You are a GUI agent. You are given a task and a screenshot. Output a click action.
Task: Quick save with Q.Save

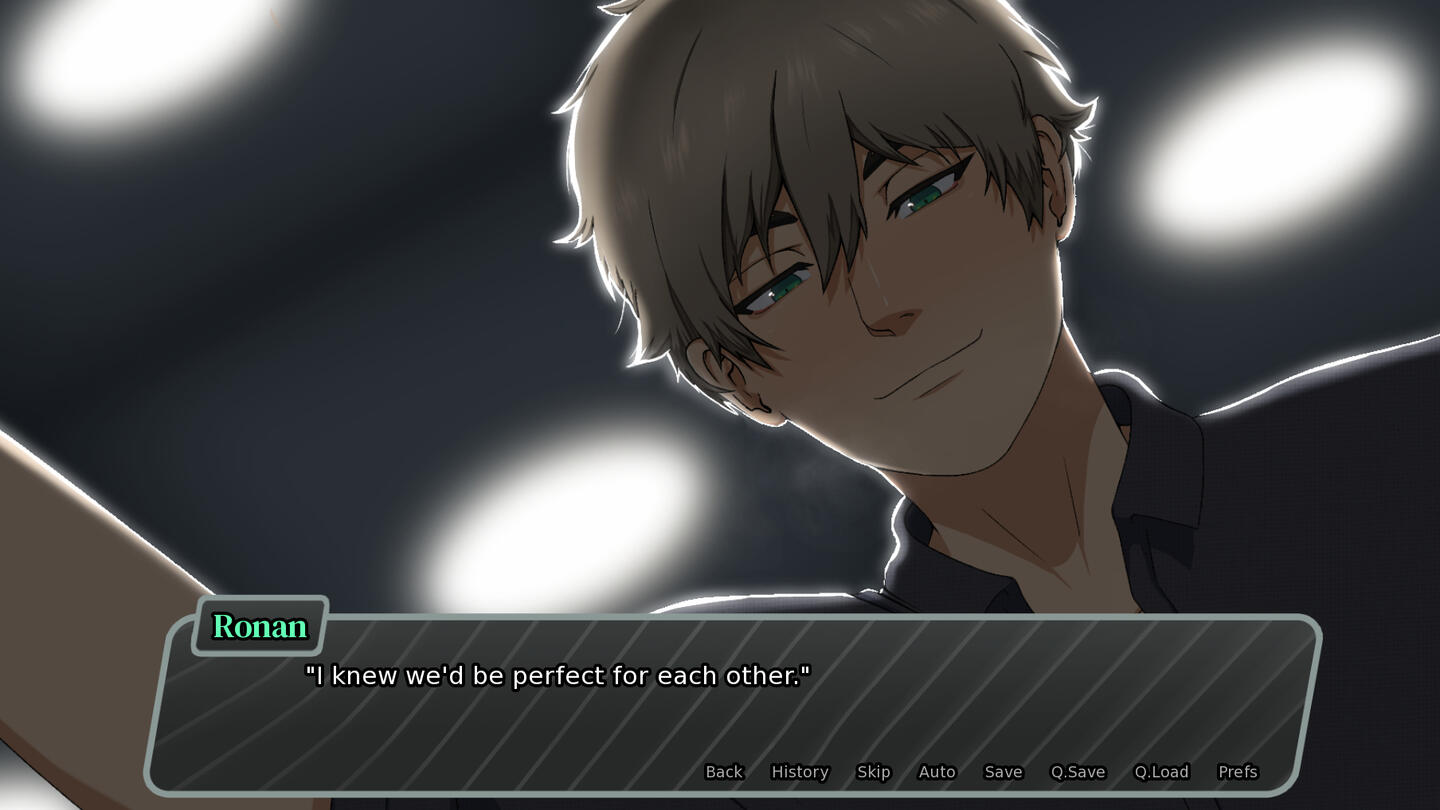1077,772
